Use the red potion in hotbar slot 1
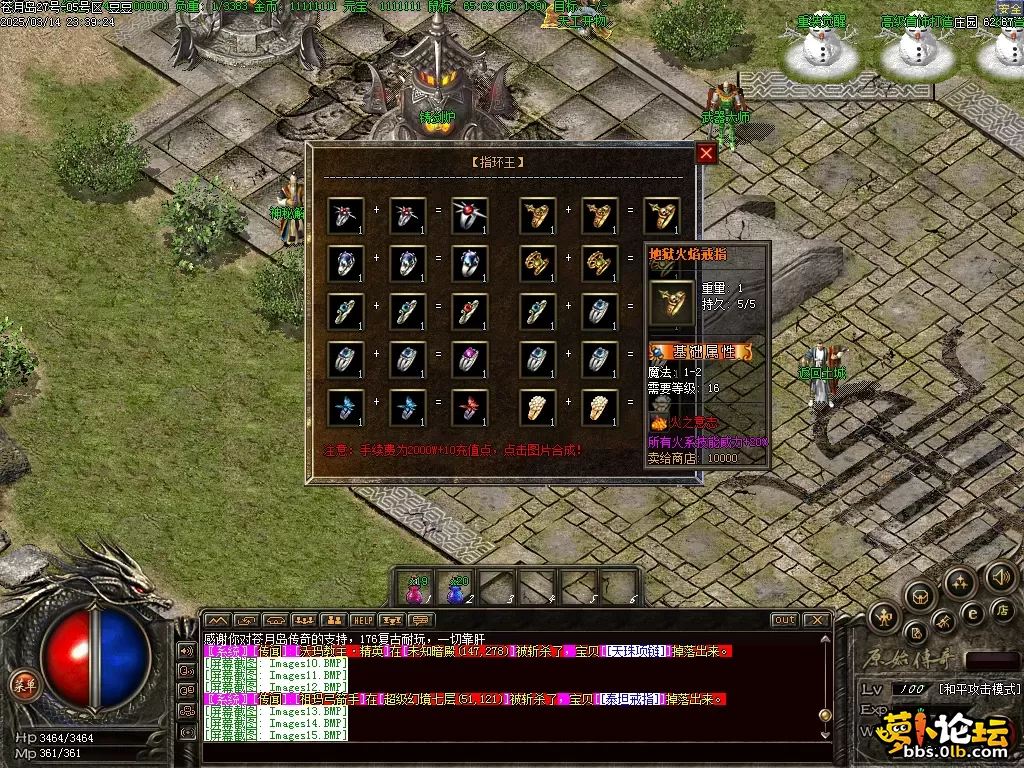 pyautogui.click(x=415, y=589)
